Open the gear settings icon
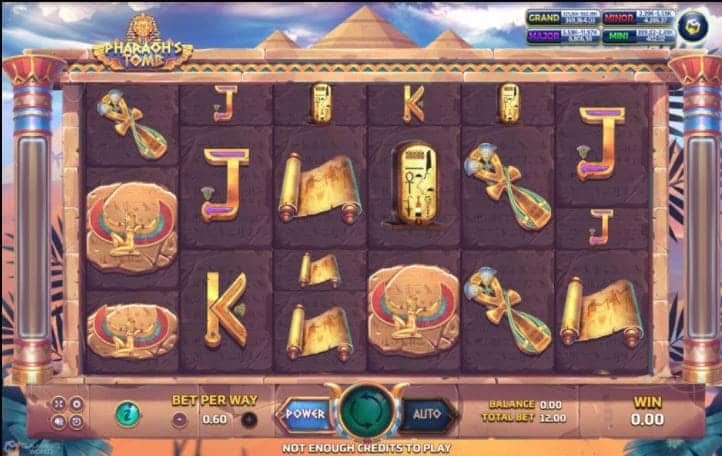 76,404
